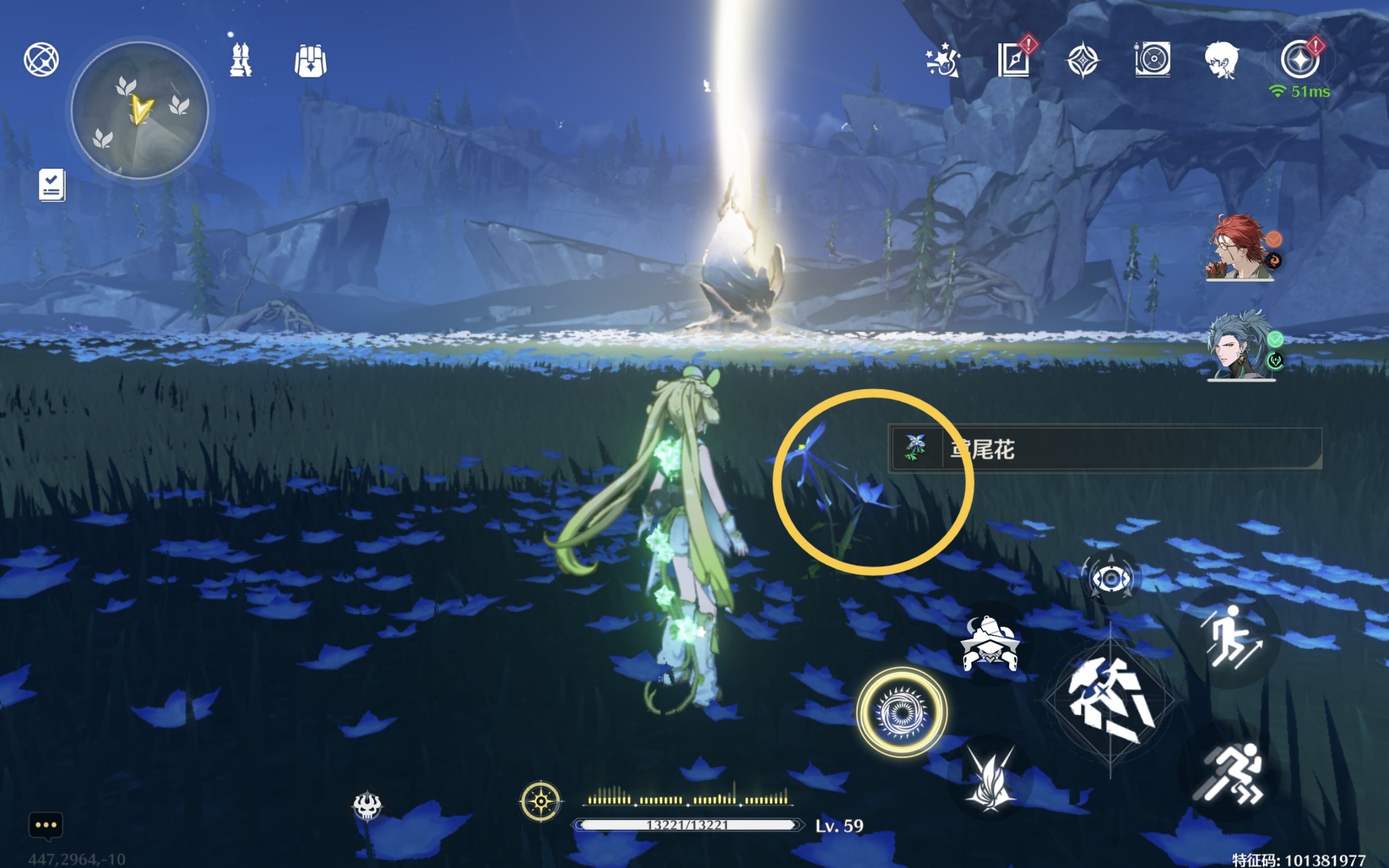Open the events notebook with red alert
The image size is (1389, 868).
pos(1014,59)
